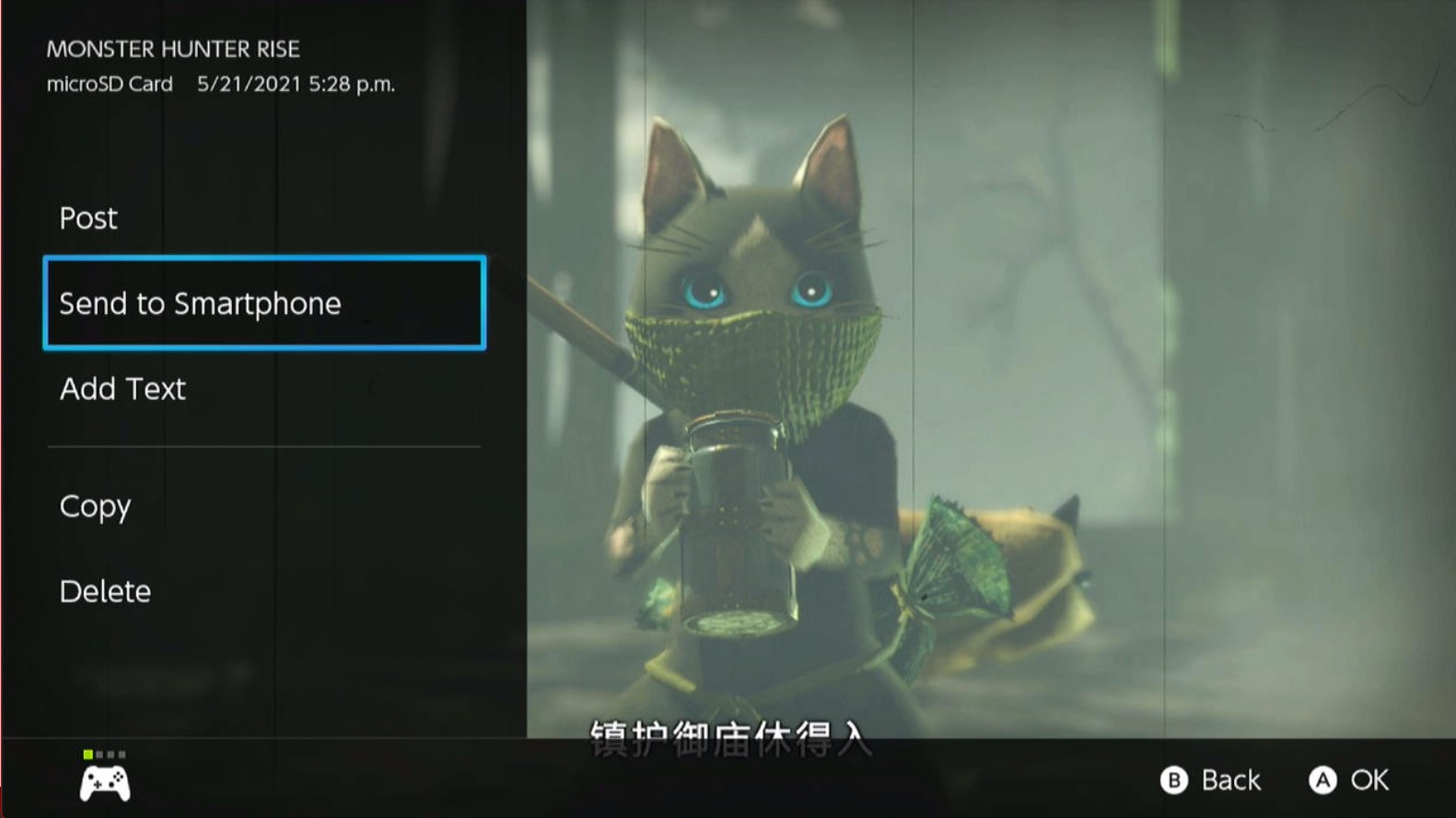View the Monster Hunter Rise screenshot preview
This screenshot has height=818, width=1456.
990,368
